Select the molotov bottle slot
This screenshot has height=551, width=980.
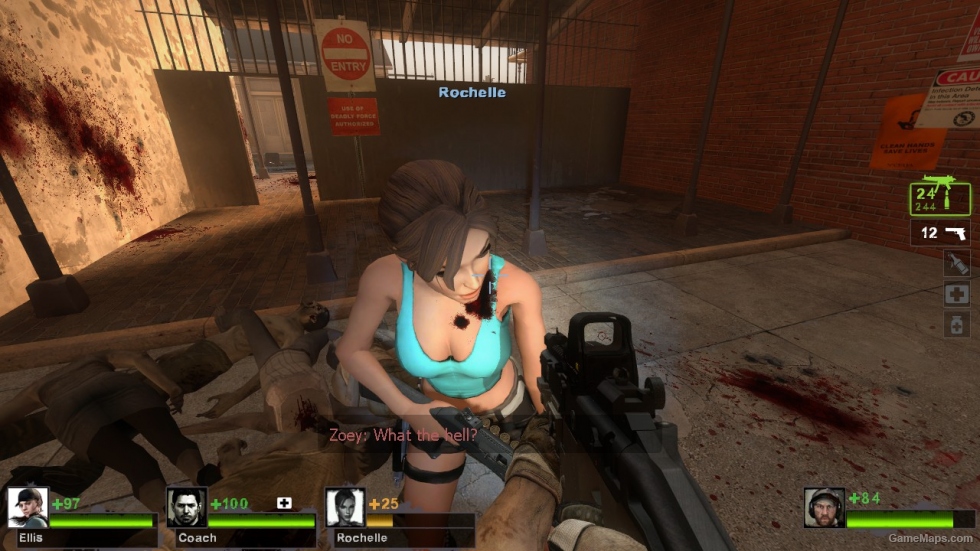coord(956,263)
